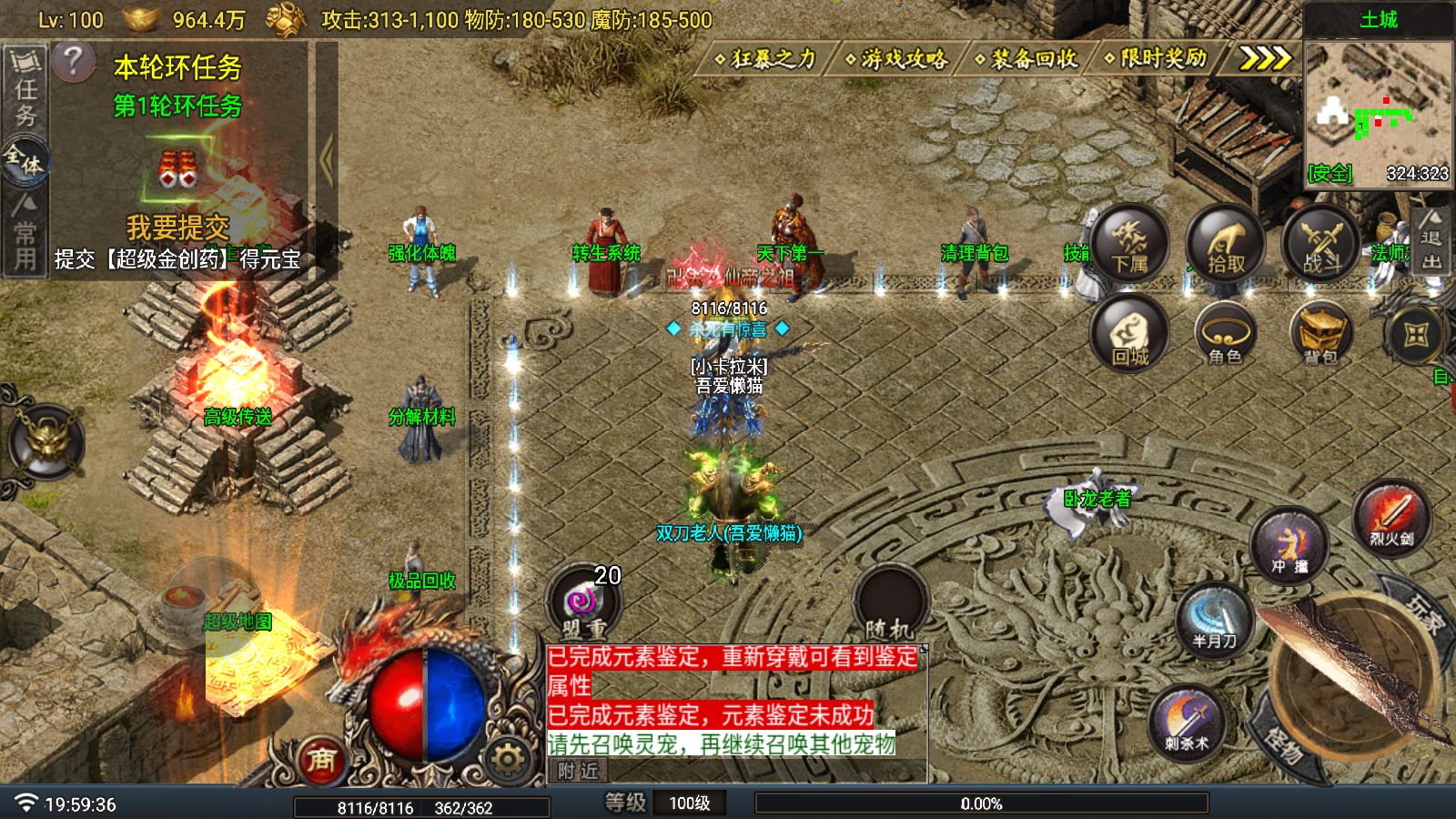Tap the 拾取 pickup button
Screen dimensions: 1456x819
tap(1225, 244)
